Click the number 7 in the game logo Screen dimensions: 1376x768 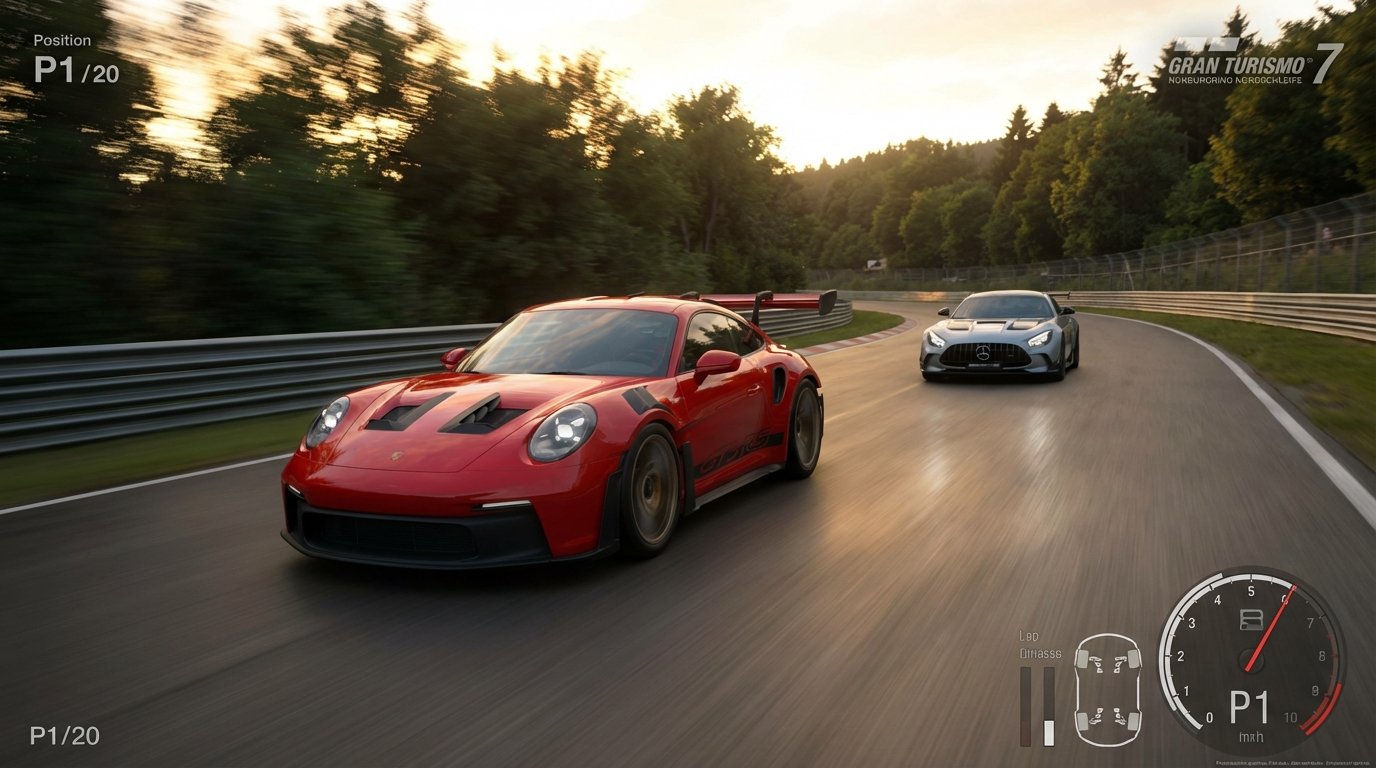tap(1329, 63)
